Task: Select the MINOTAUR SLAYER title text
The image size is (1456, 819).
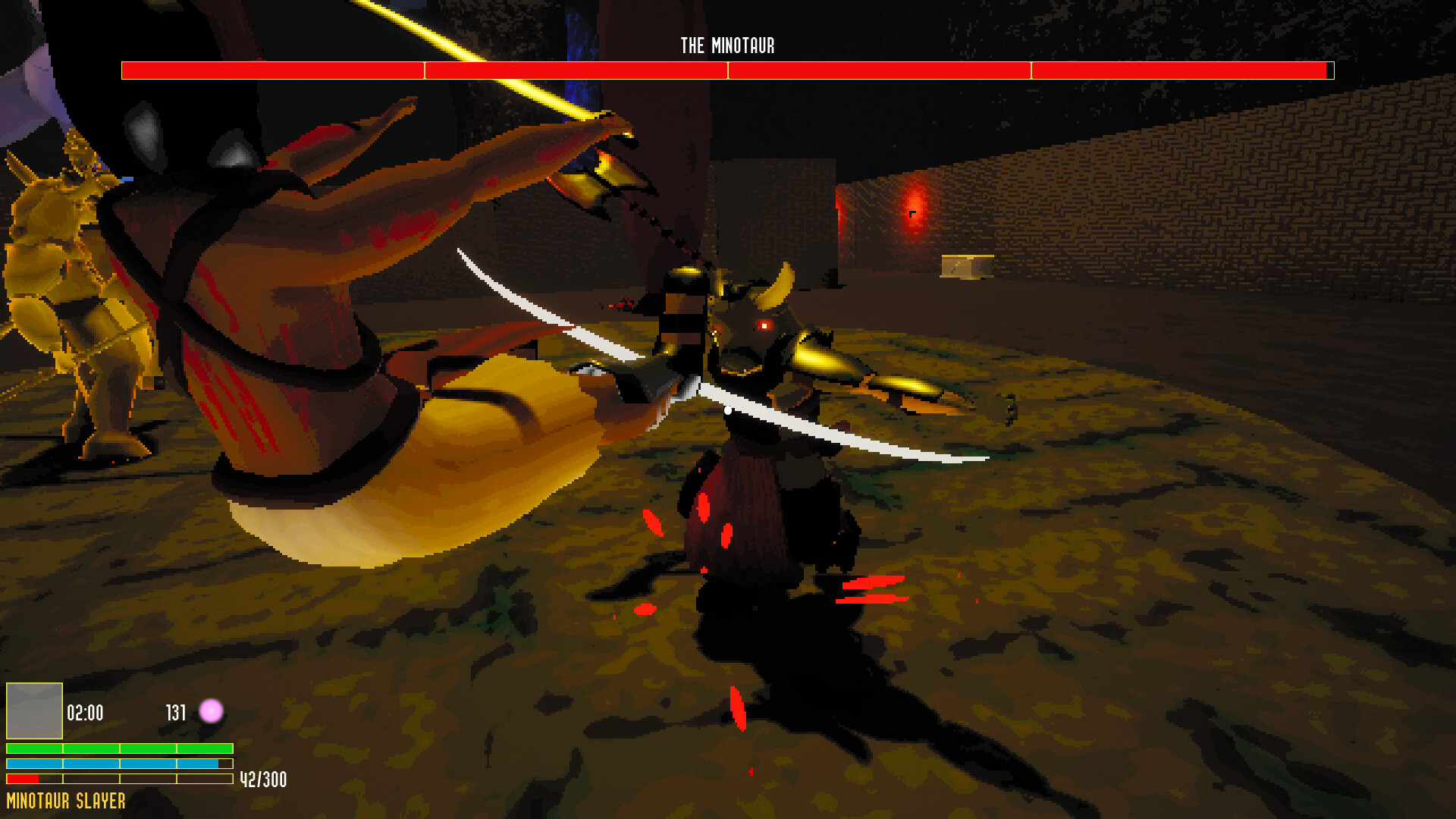Action: click(x=67, y=799)
